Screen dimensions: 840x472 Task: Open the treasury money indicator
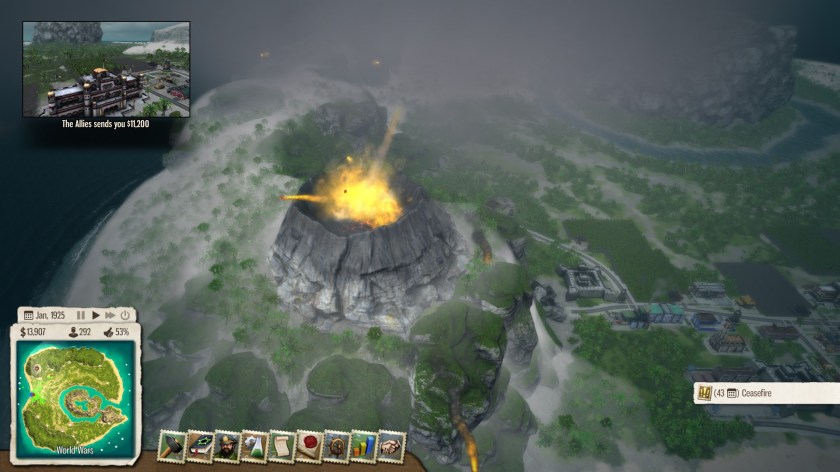pyautogui.click(x=34, y=331)
